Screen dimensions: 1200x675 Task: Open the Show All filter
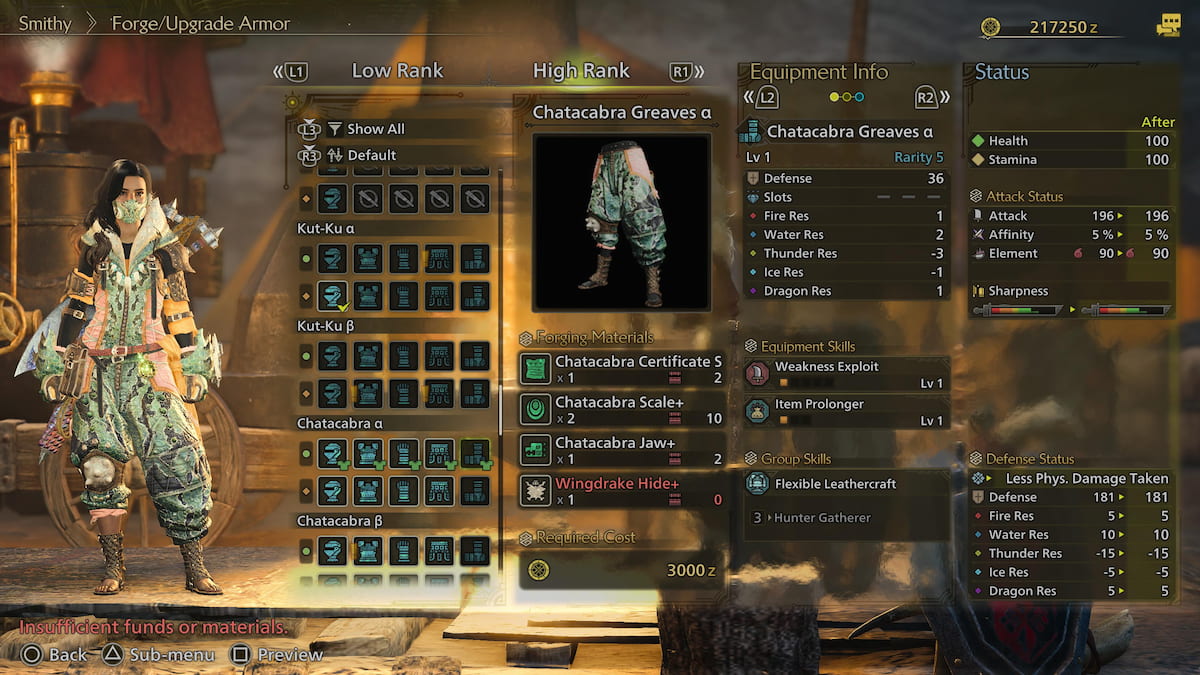click(x=375, y=129)
